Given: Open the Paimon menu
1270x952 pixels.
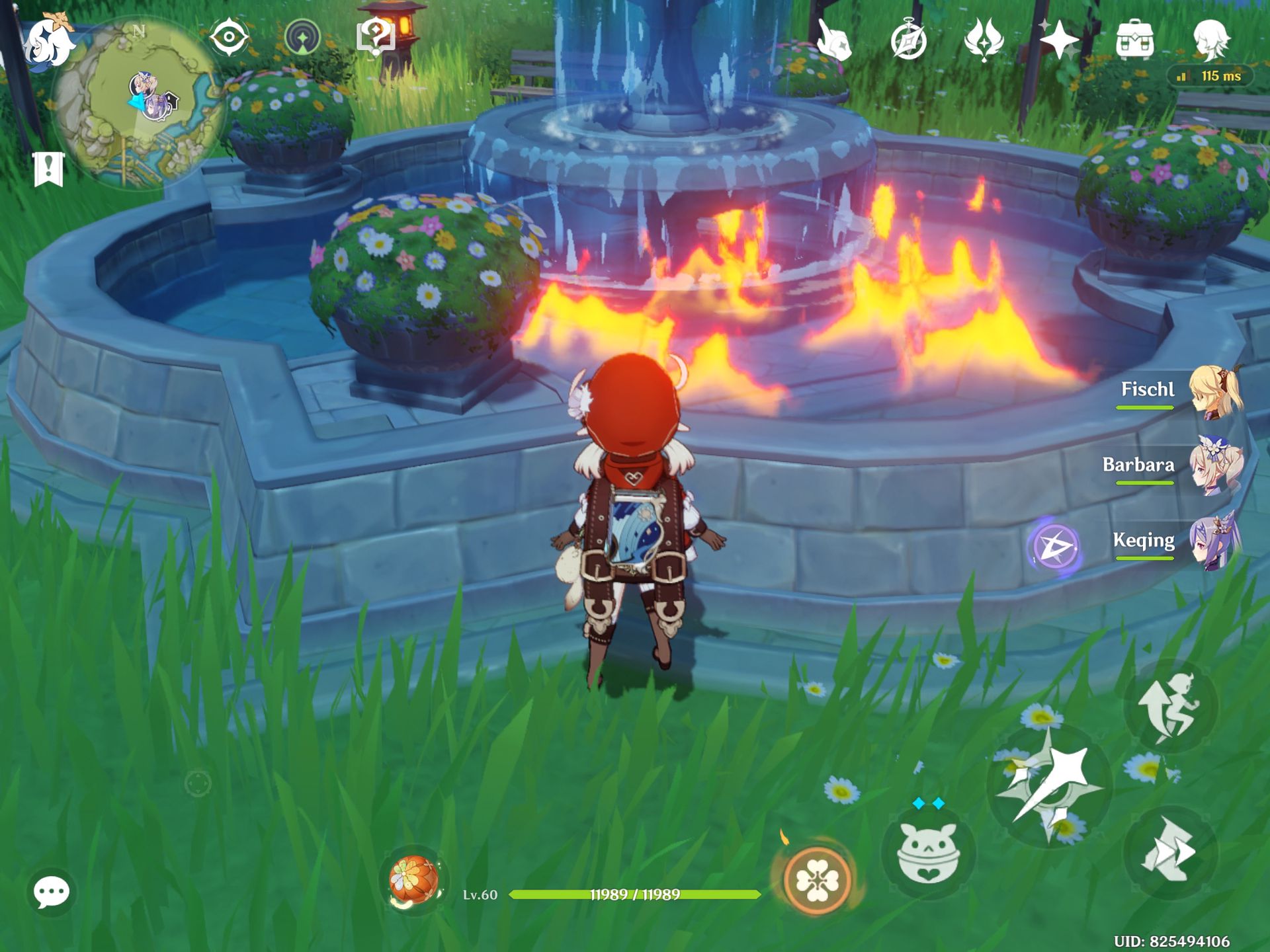Looking at the screenshot, I should 49,41.
